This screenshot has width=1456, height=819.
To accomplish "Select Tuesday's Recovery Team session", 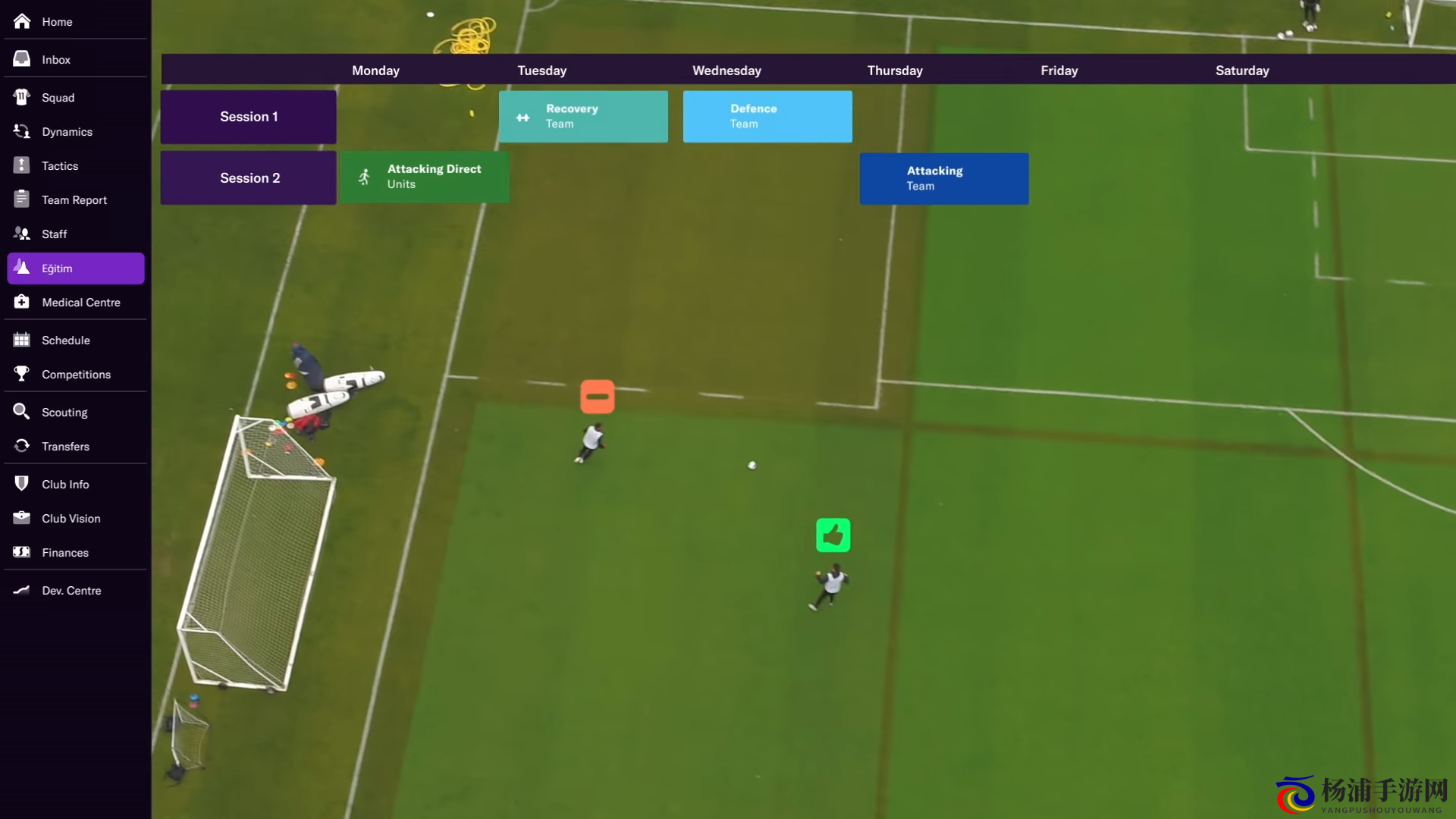I will click(x=583, y=117).
